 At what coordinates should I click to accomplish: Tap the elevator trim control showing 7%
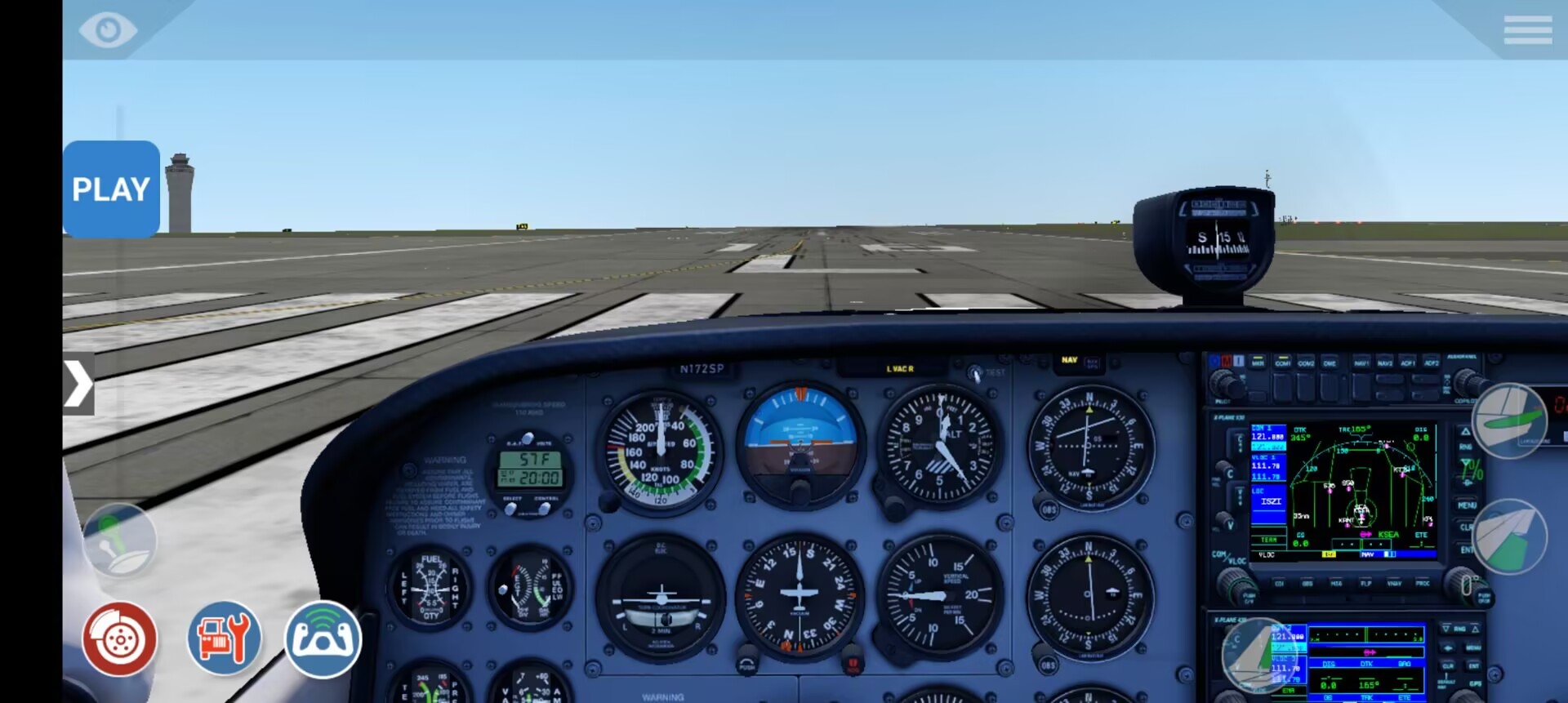pos(1508,421)
